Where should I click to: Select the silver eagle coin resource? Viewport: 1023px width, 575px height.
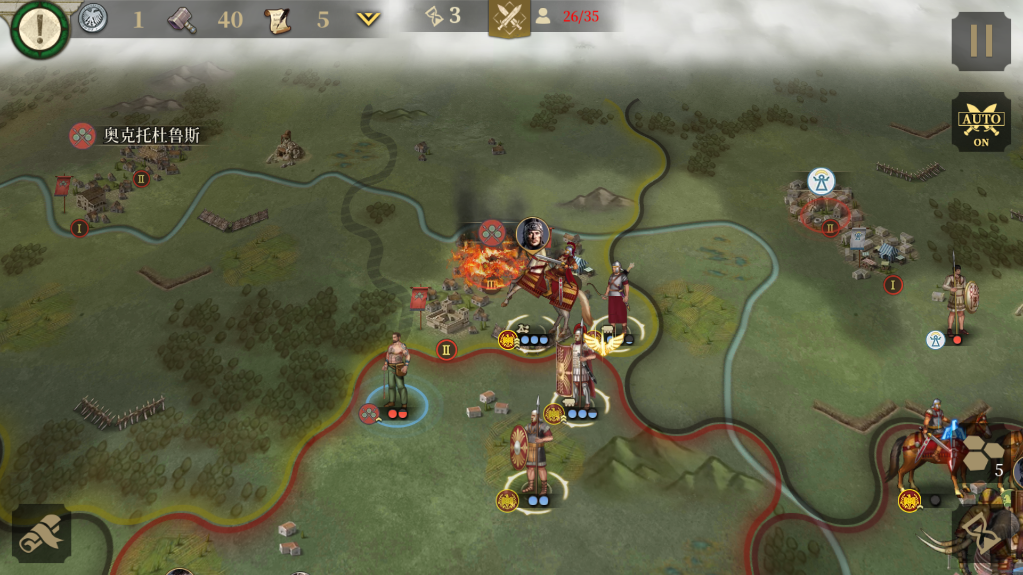[x=93, y=18]
